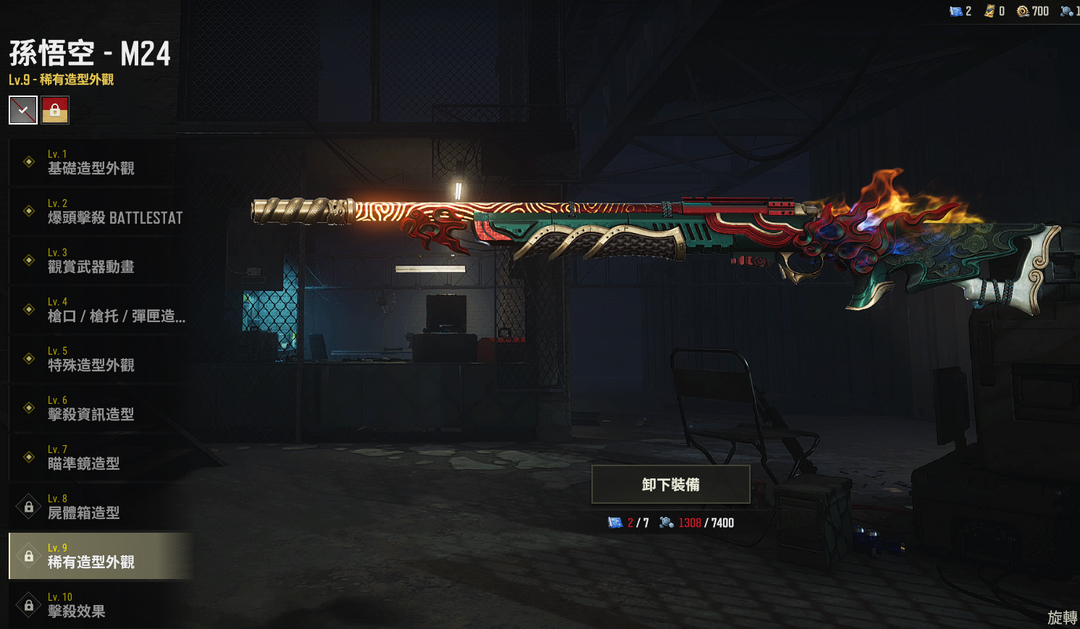The height and width of the screenshot is (629, 1080).
Task: Open Lv.3 觀賞武器動畫 entry
Action: [x=100, y=260]
